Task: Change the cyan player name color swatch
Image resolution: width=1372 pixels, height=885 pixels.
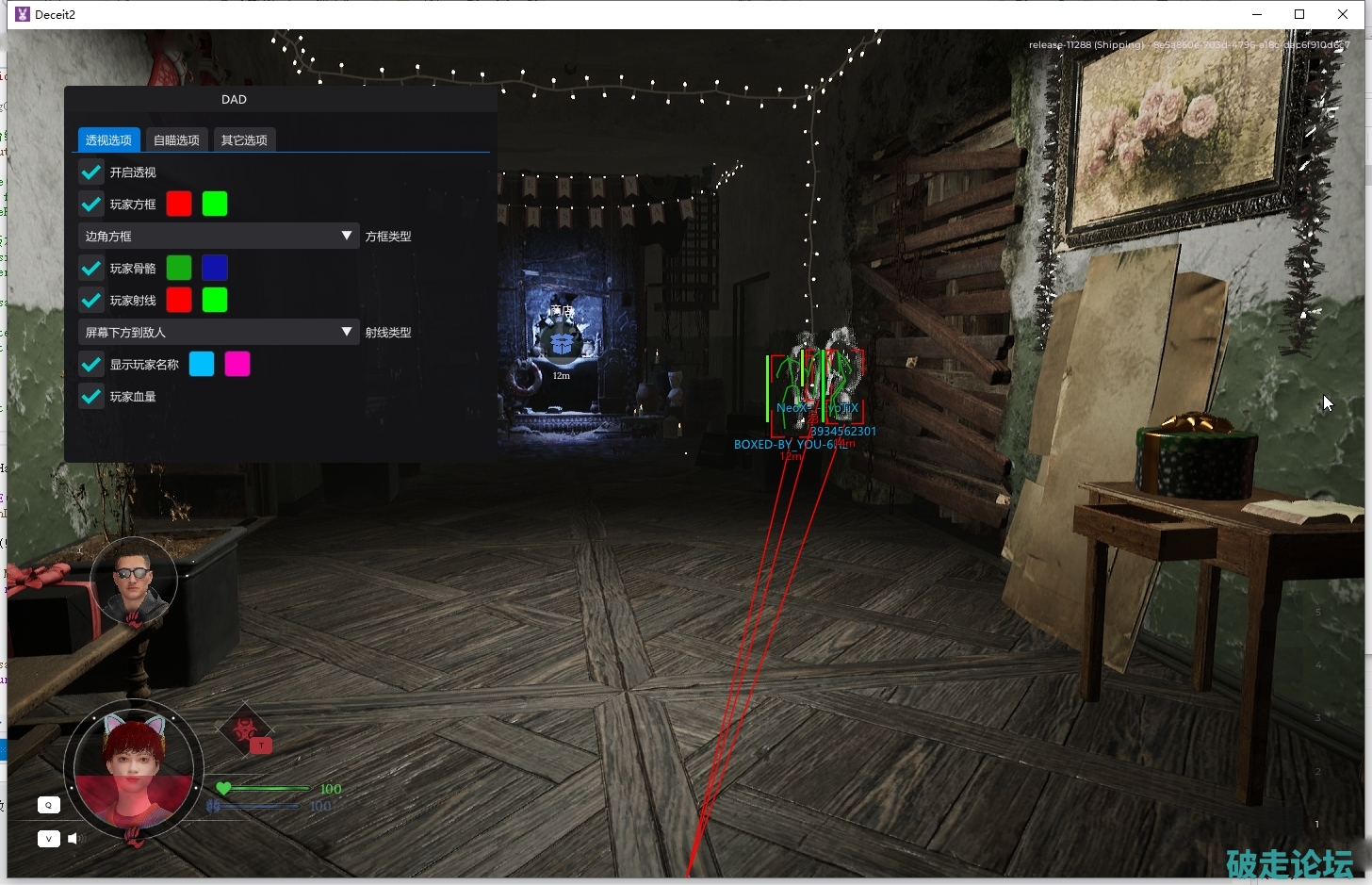Action: pyautogui.click(x=202, y=365)
